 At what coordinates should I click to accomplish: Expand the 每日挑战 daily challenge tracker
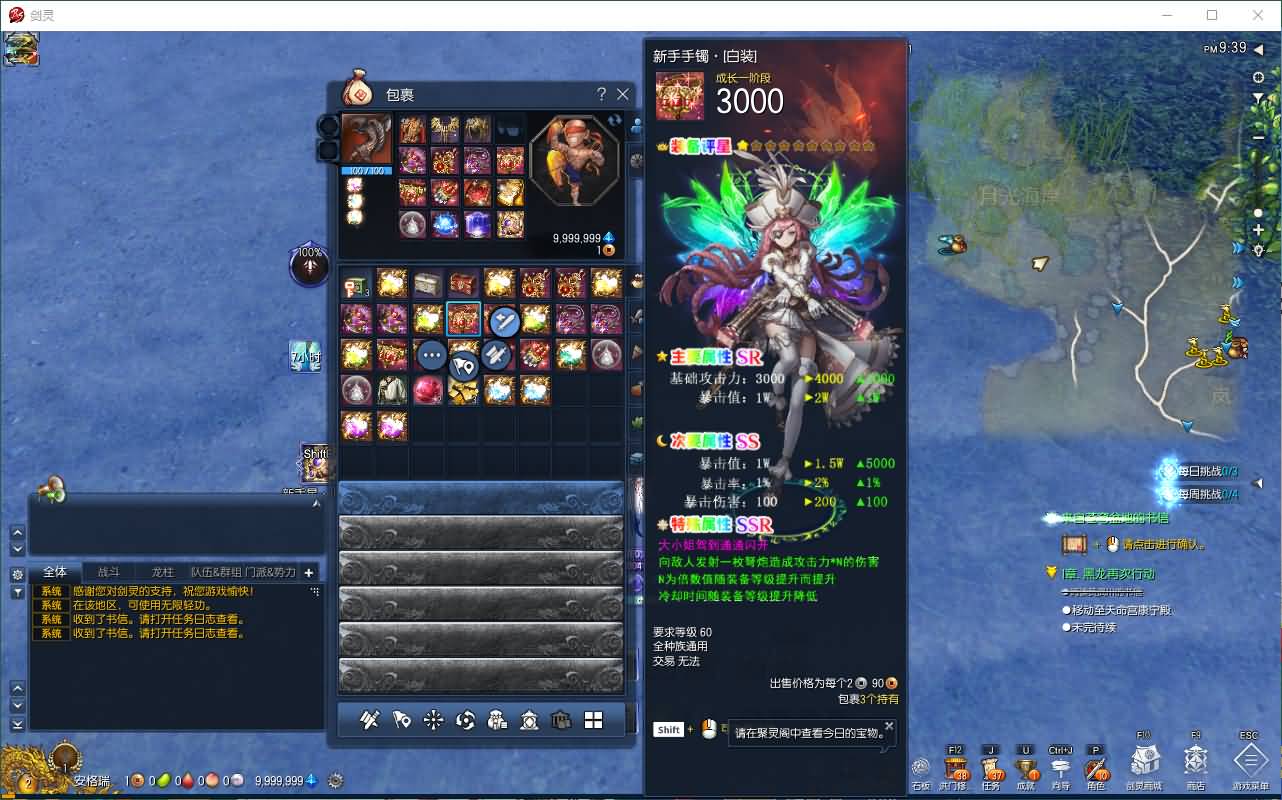click(x=1256, y=483)
